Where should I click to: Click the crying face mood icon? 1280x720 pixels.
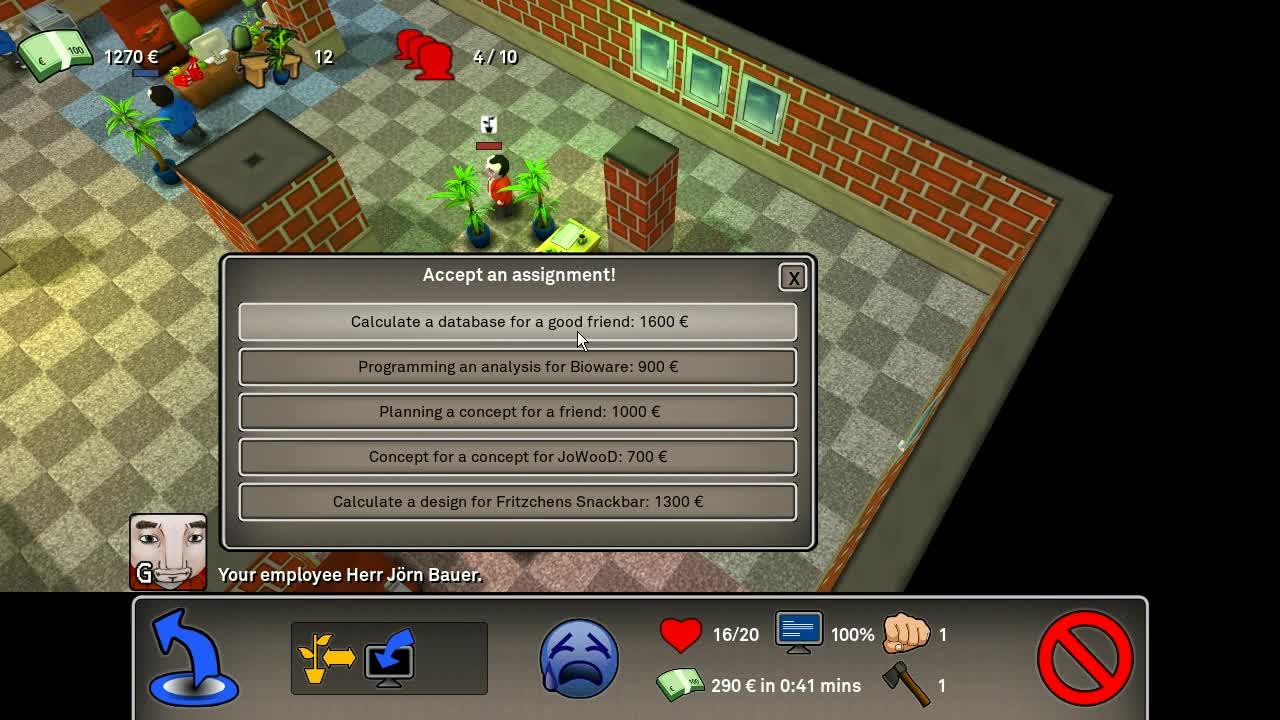coord(578,658)
